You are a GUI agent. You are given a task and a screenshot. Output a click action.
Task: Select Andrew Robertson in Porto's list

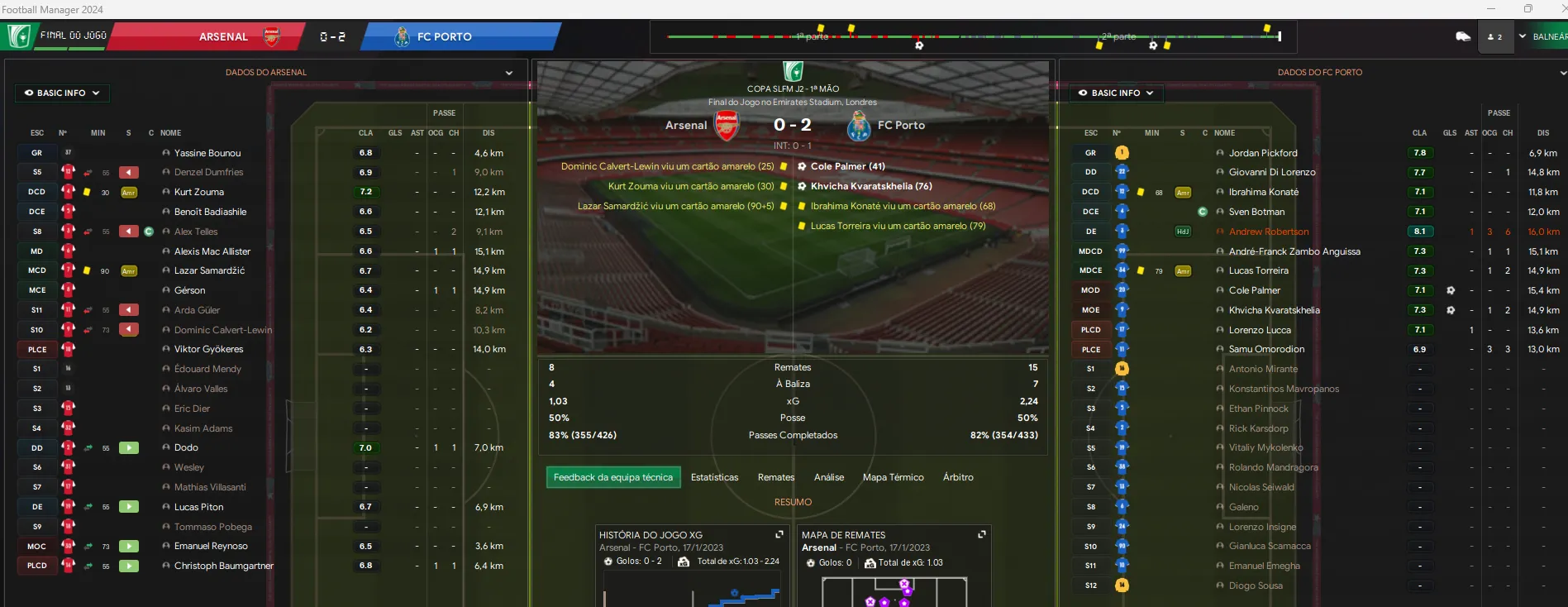point(1268,232)
